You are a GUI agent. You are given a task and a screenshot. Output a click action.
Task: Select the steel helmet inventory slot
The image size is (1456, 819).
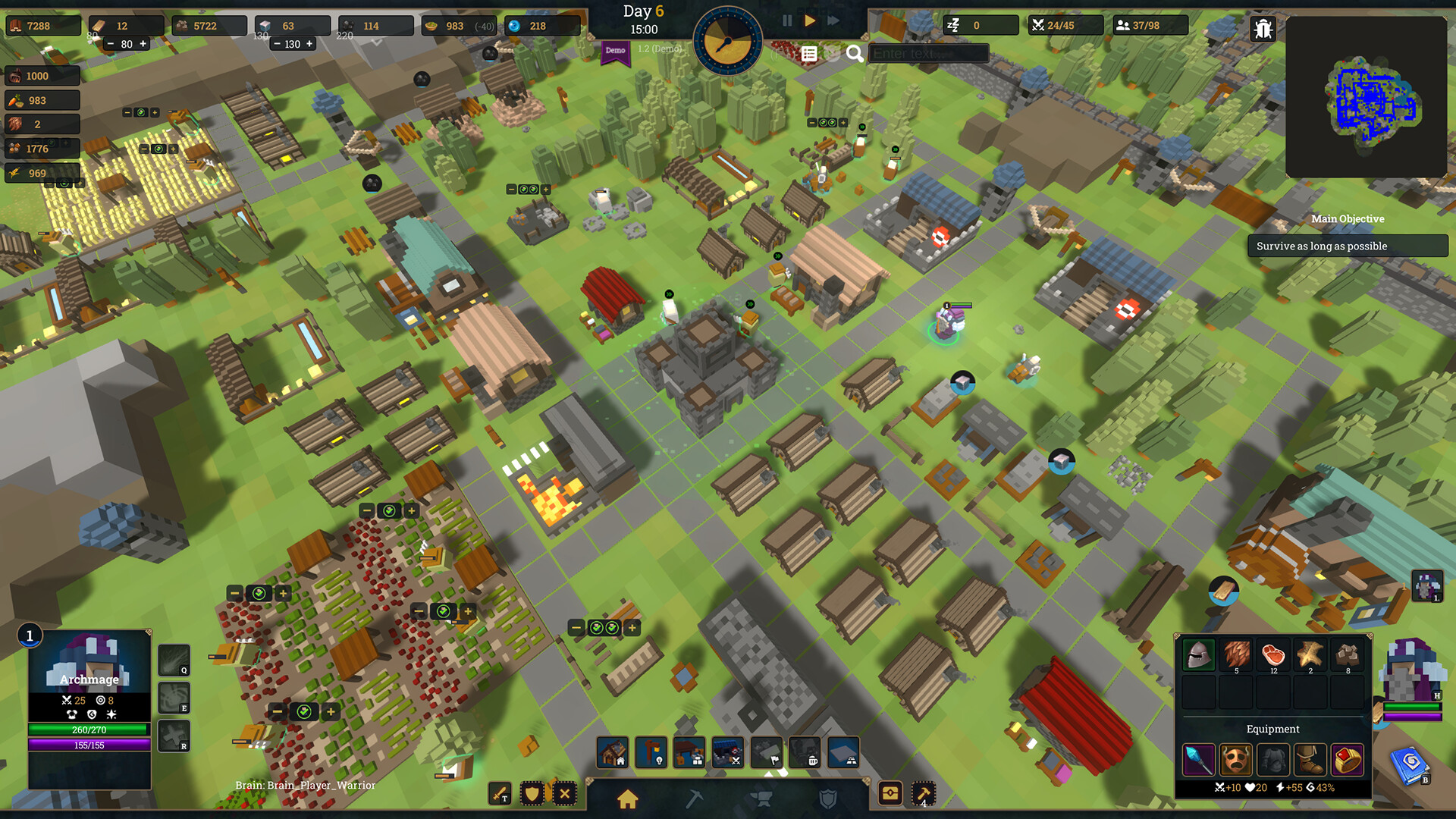tap(1199, 654)
